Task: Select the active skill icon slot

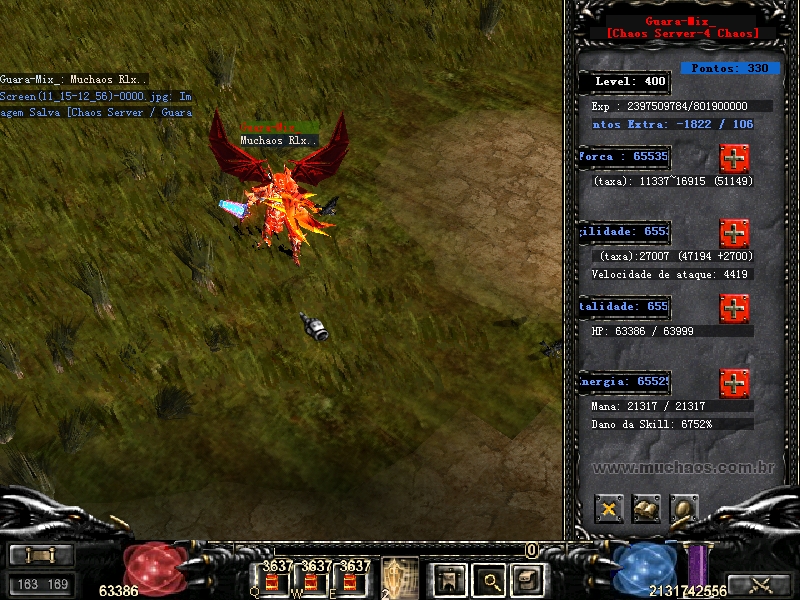Action: pos(399,577)
